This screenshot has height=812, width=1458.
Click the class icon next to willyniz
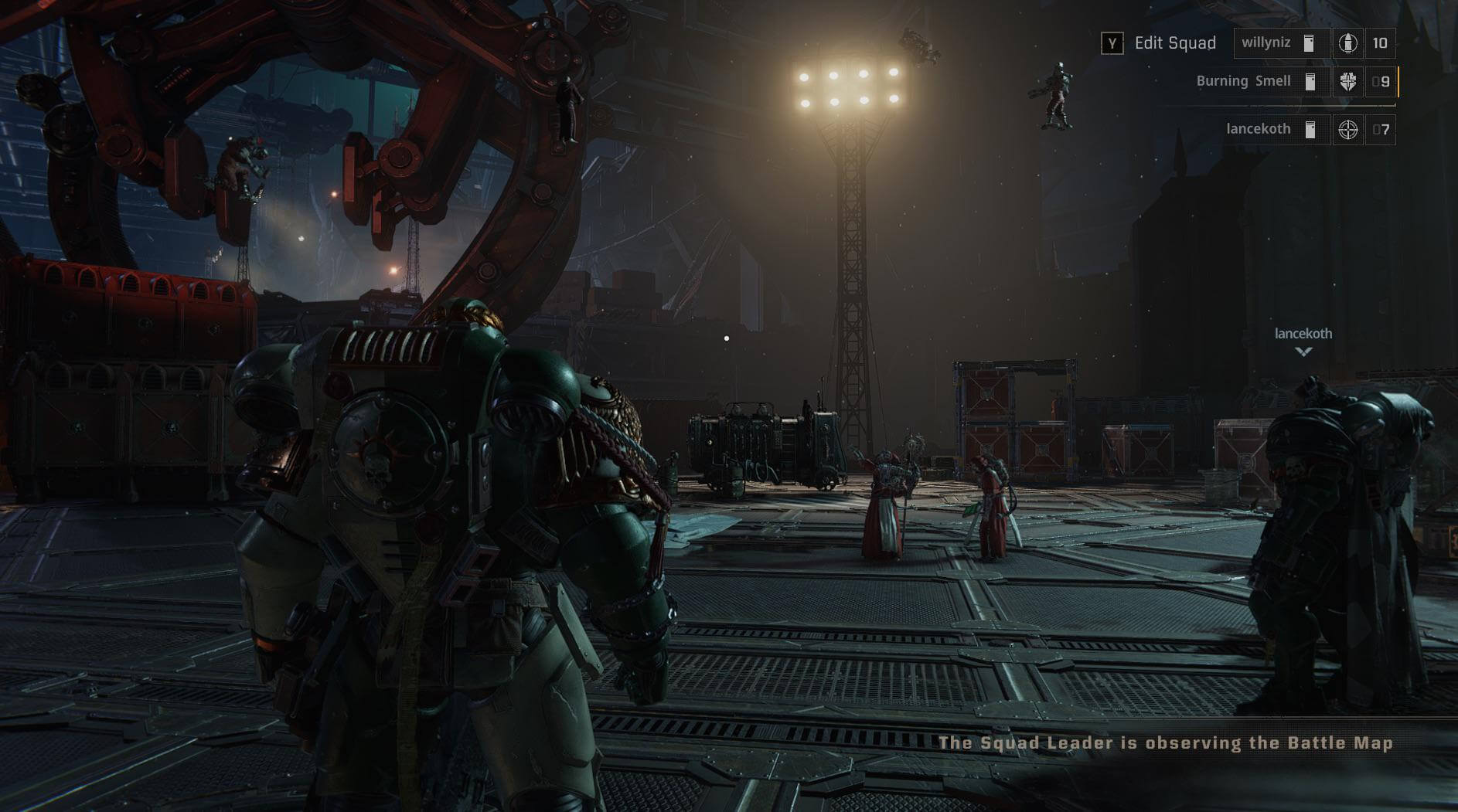click(1347, 43)
